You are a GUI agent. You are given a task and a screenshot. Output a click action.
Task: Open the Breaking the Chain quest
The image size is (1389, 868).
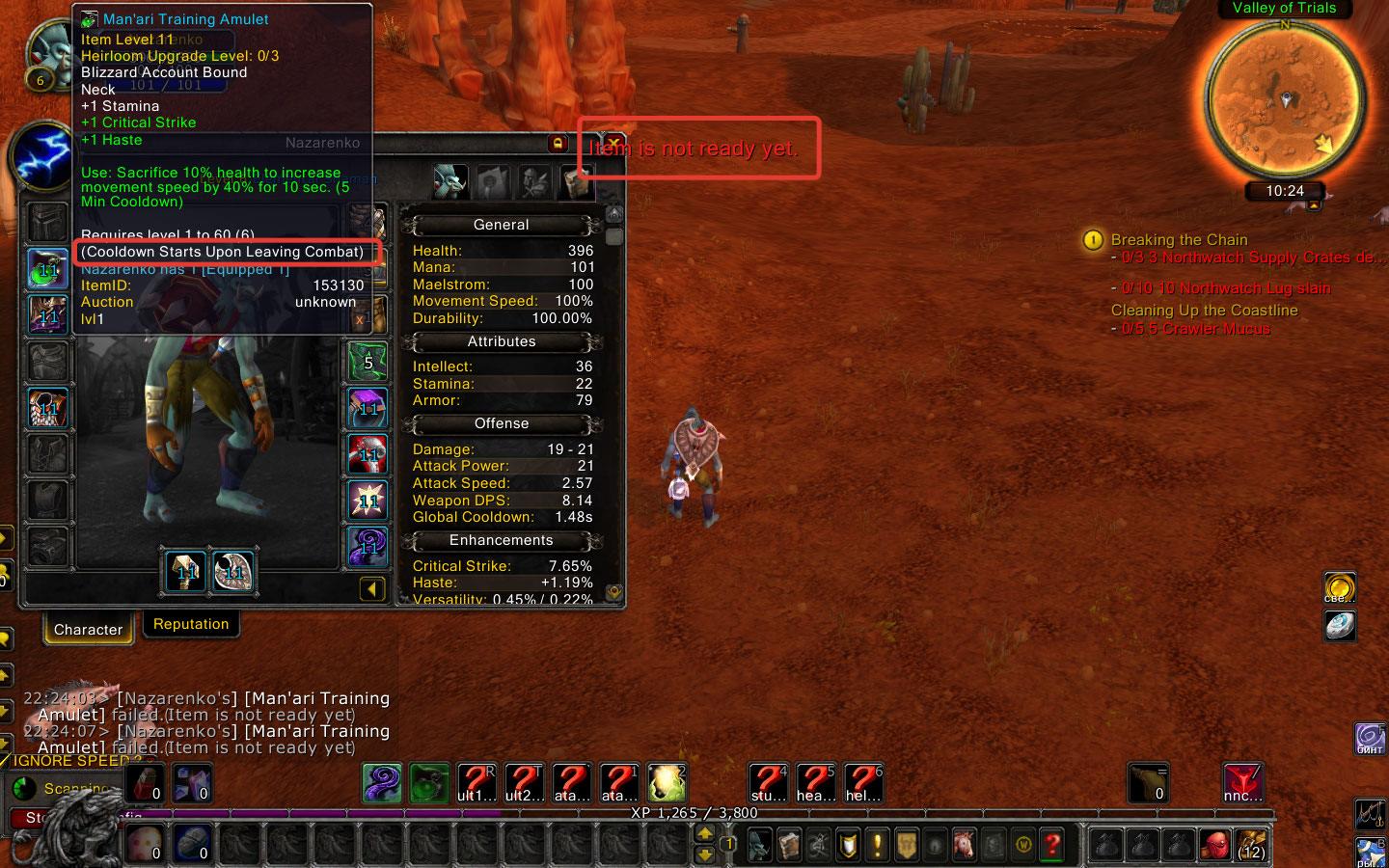[1179, 240]
